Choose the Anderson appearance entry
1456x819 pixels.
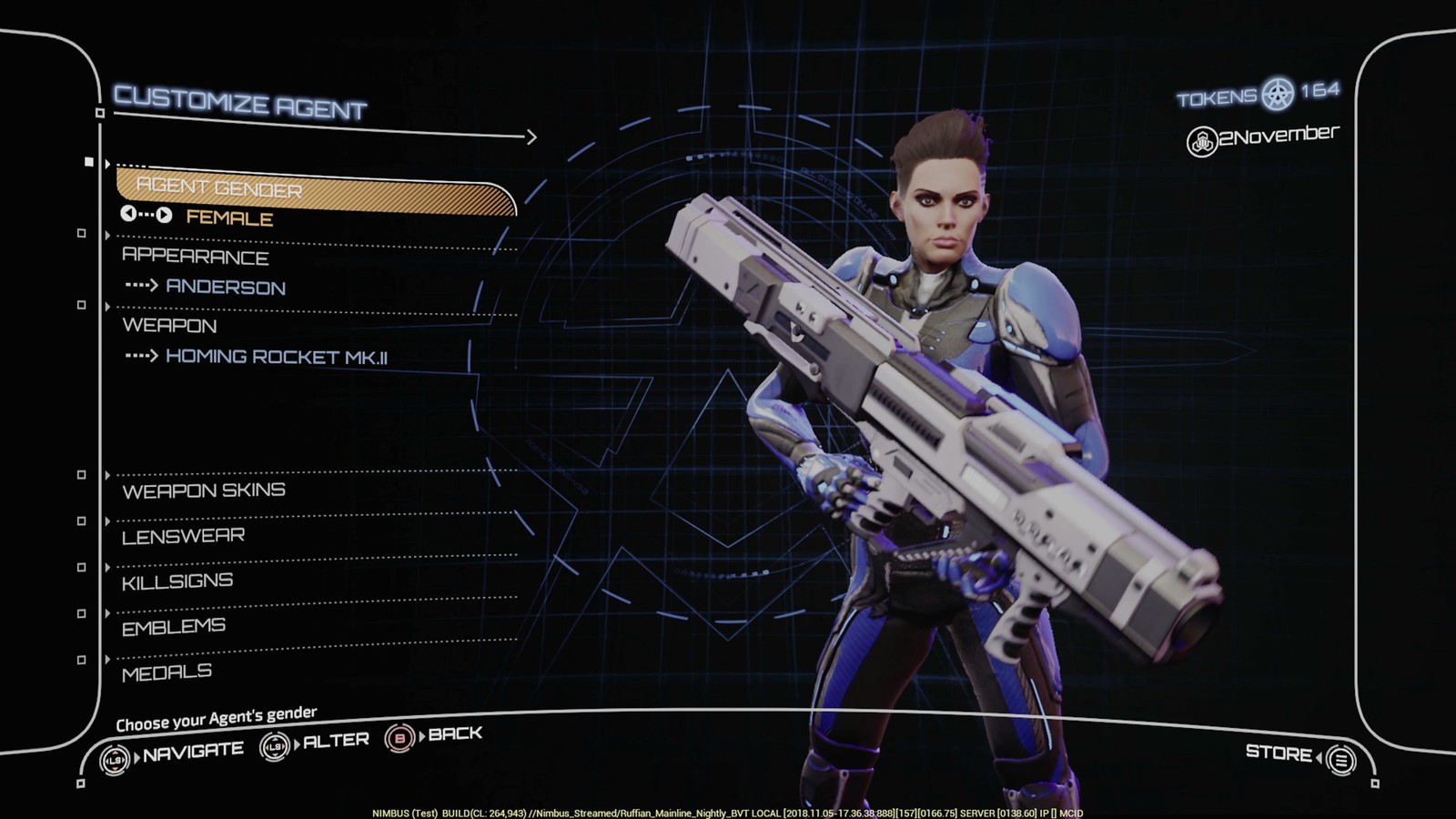(225, 288)
